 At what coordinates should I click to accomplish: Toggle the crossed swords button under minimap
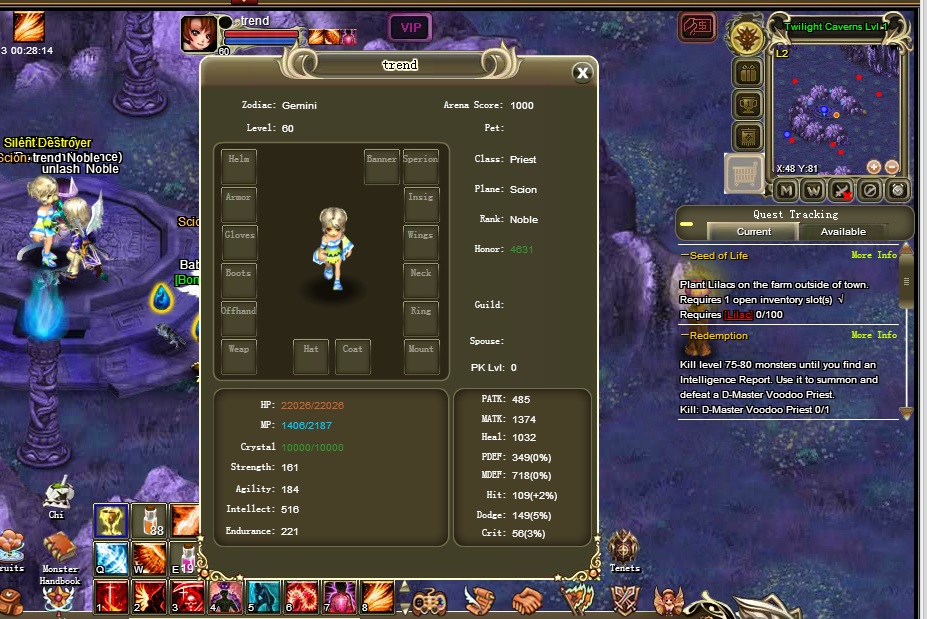click(x=842, y=190)
